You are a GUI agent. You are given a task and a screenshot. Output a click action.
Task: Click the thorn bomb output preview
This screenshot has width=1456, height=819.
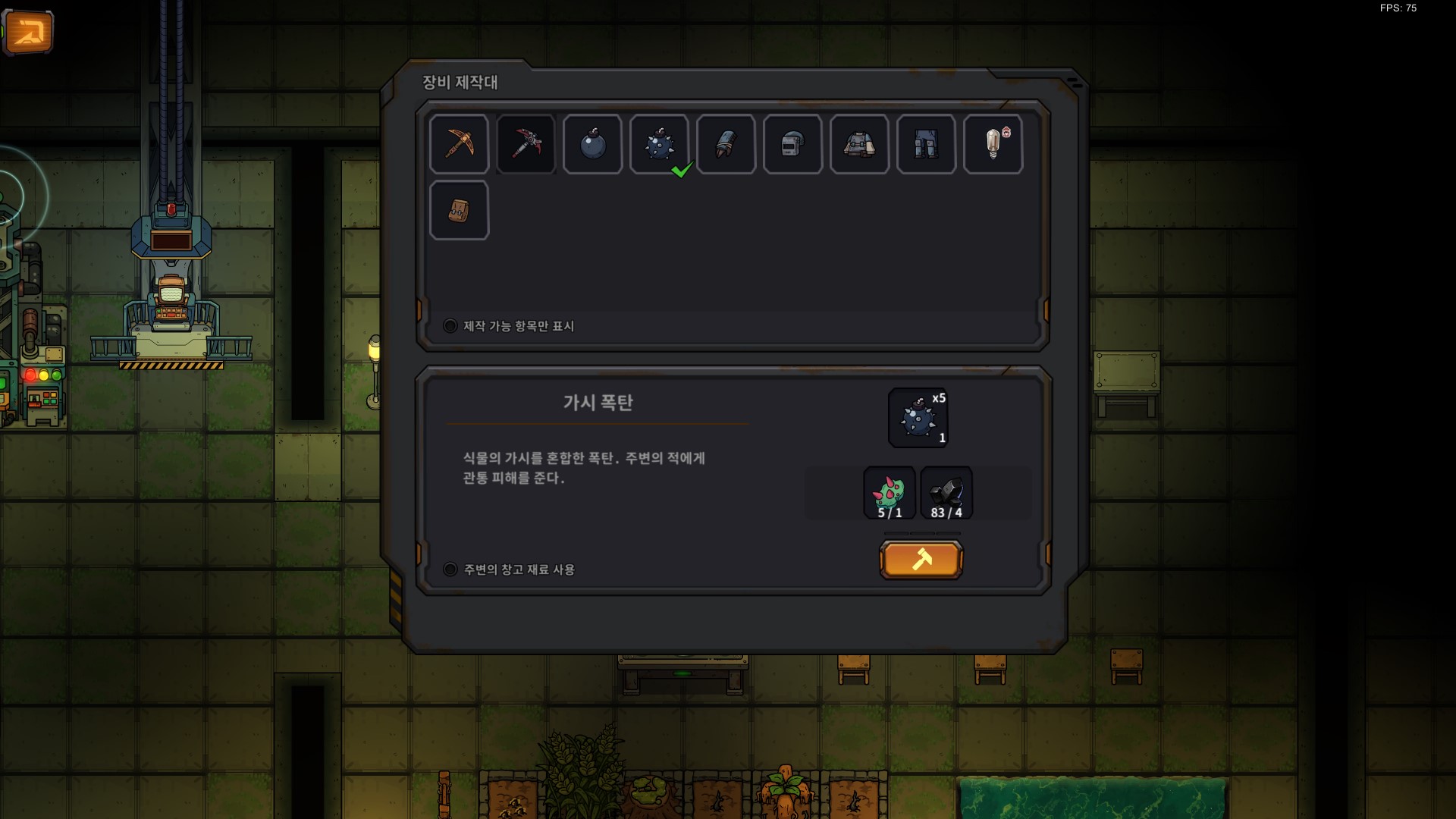918,418
